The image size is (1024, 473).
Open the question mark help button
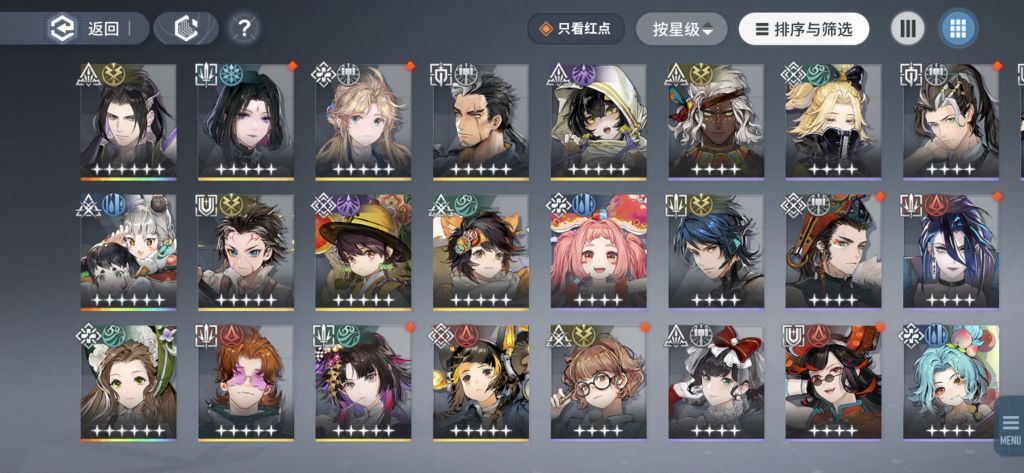point(242,29)
